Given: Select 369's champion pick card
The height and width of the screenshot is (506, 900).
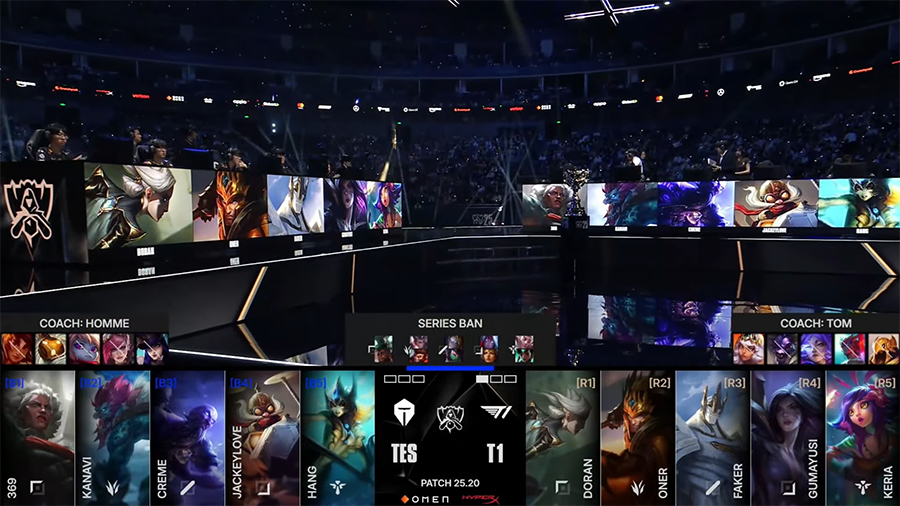Looking at the screenshot, I should (x=38, y=437).
